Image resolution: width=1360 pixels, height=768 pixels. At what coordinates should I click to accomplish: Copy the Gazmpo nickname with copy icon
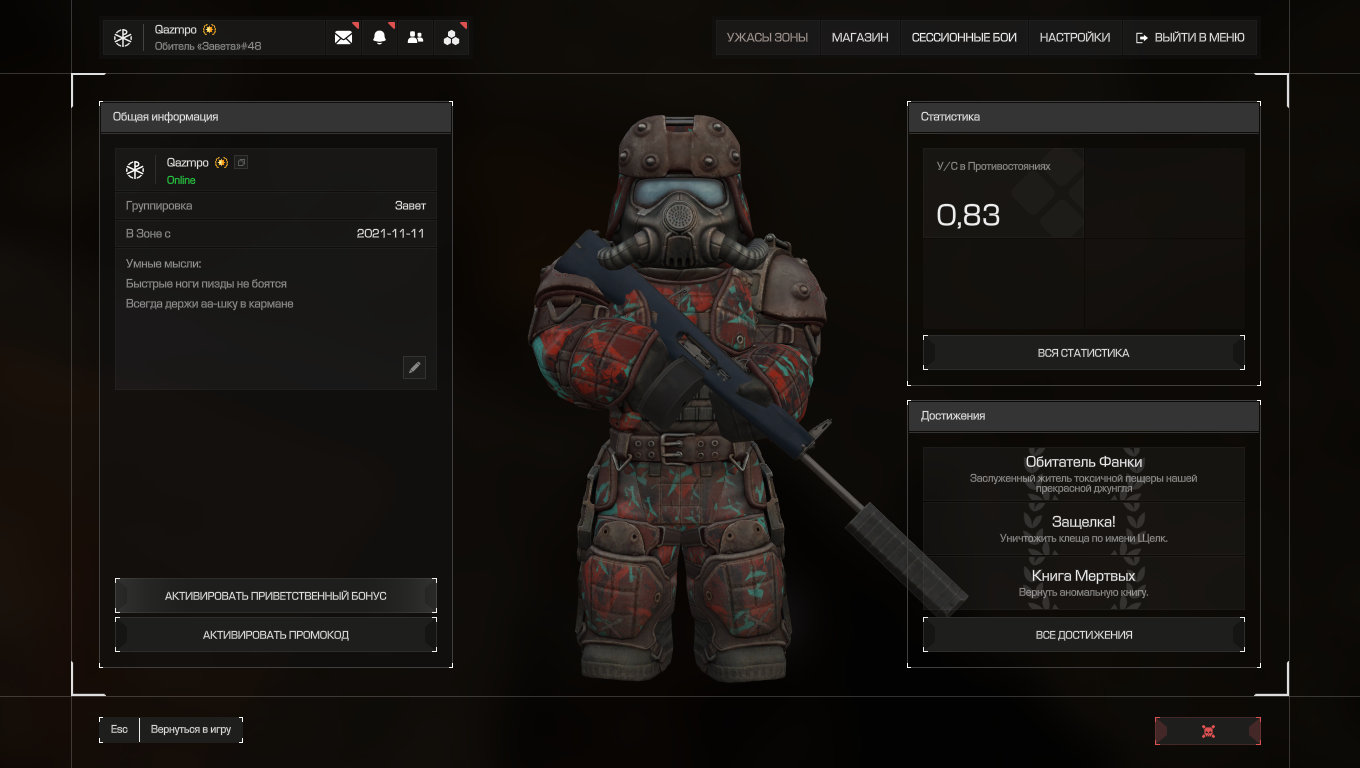click(x=241, y=162)
